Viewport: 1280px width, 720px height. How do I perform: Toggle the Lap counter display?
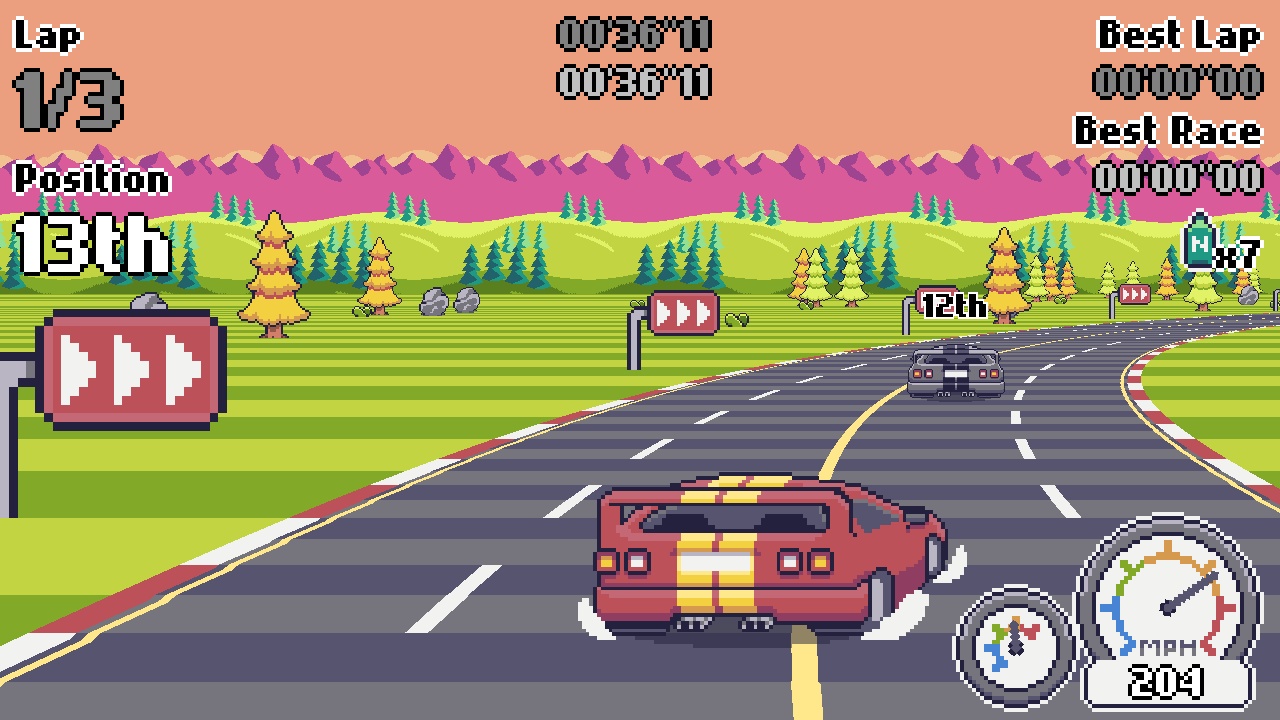47,36
